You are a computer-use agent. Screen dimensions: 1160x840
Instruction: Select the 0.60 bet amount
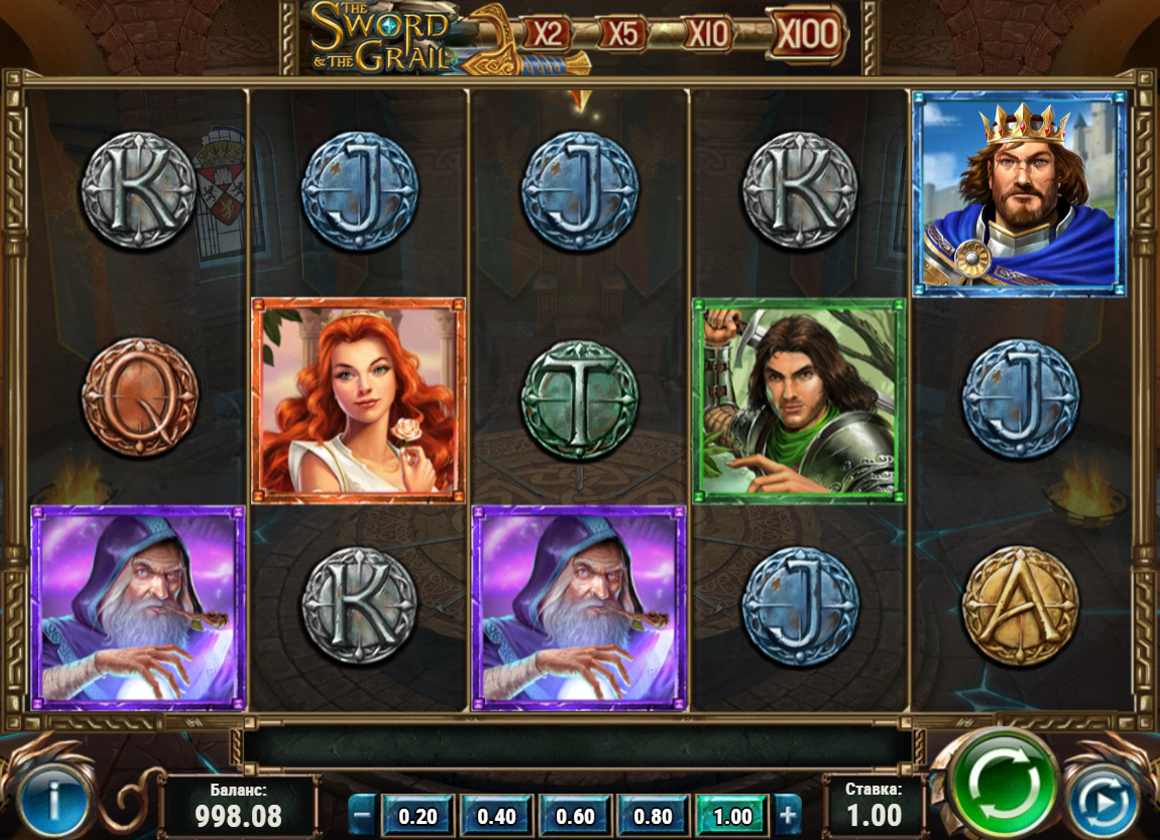pos(575,815)
